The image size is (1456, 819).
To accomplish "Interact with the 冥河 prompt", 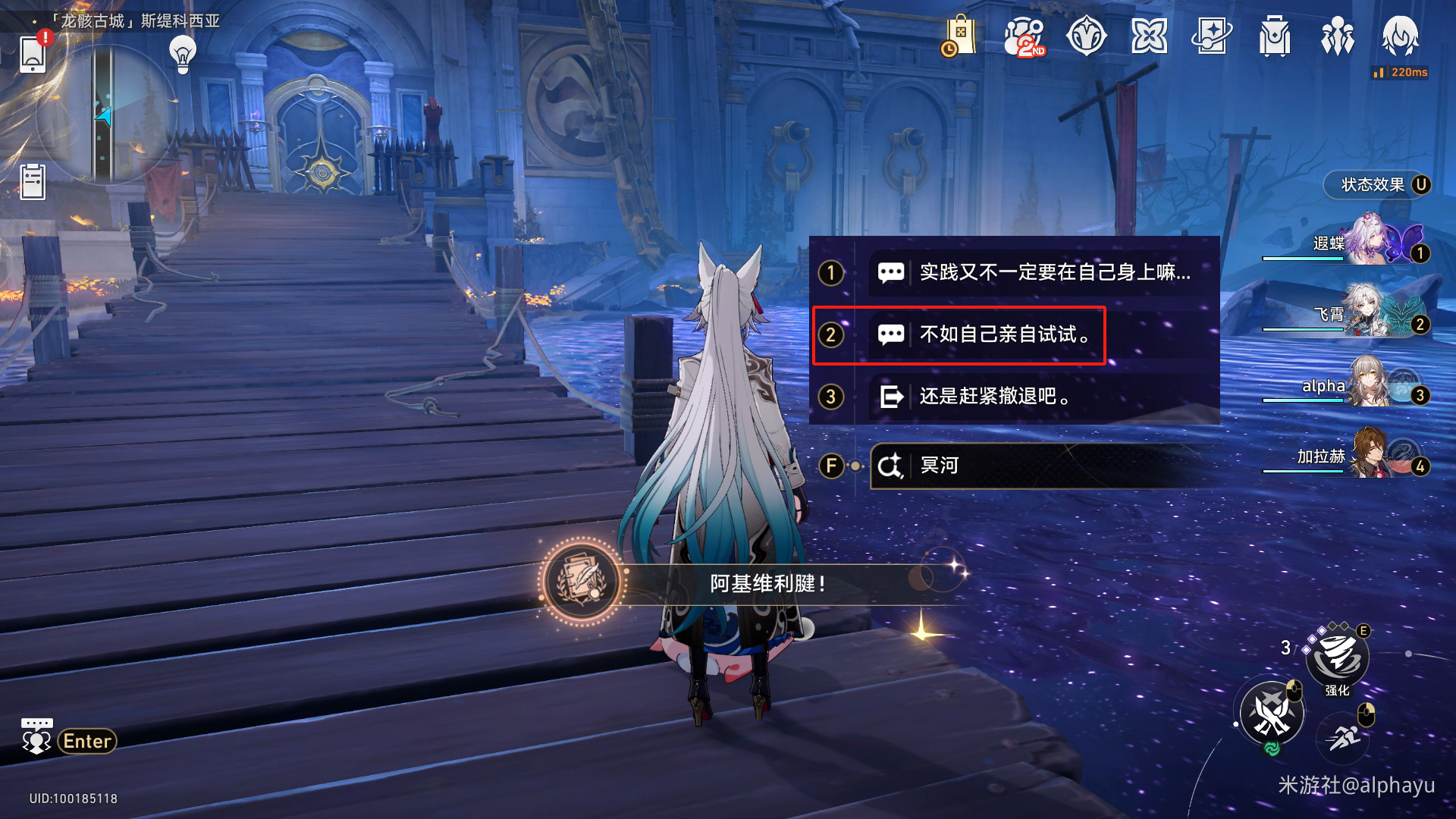I will click(x=1031, y=466).
